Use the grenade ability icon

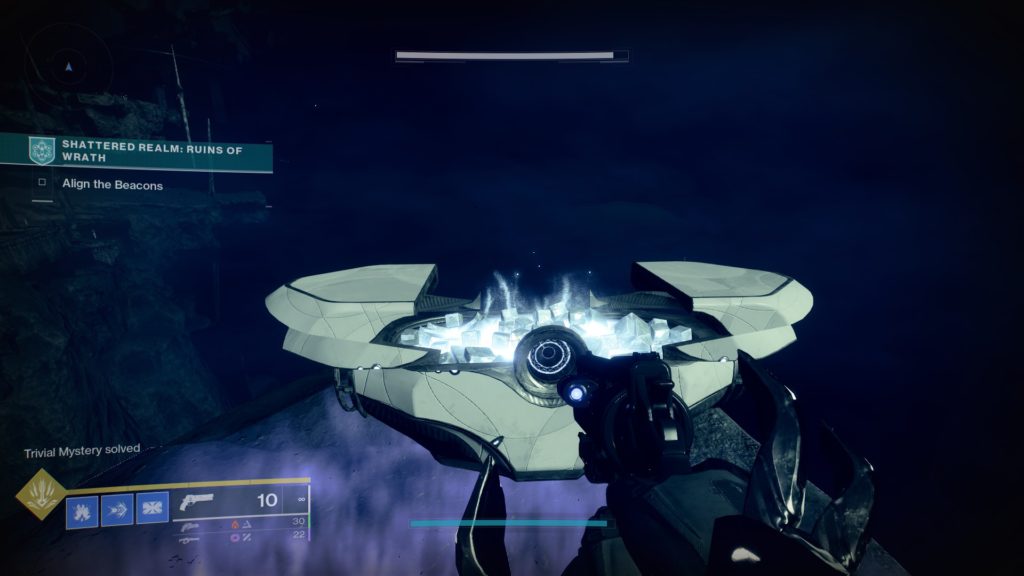82,510
